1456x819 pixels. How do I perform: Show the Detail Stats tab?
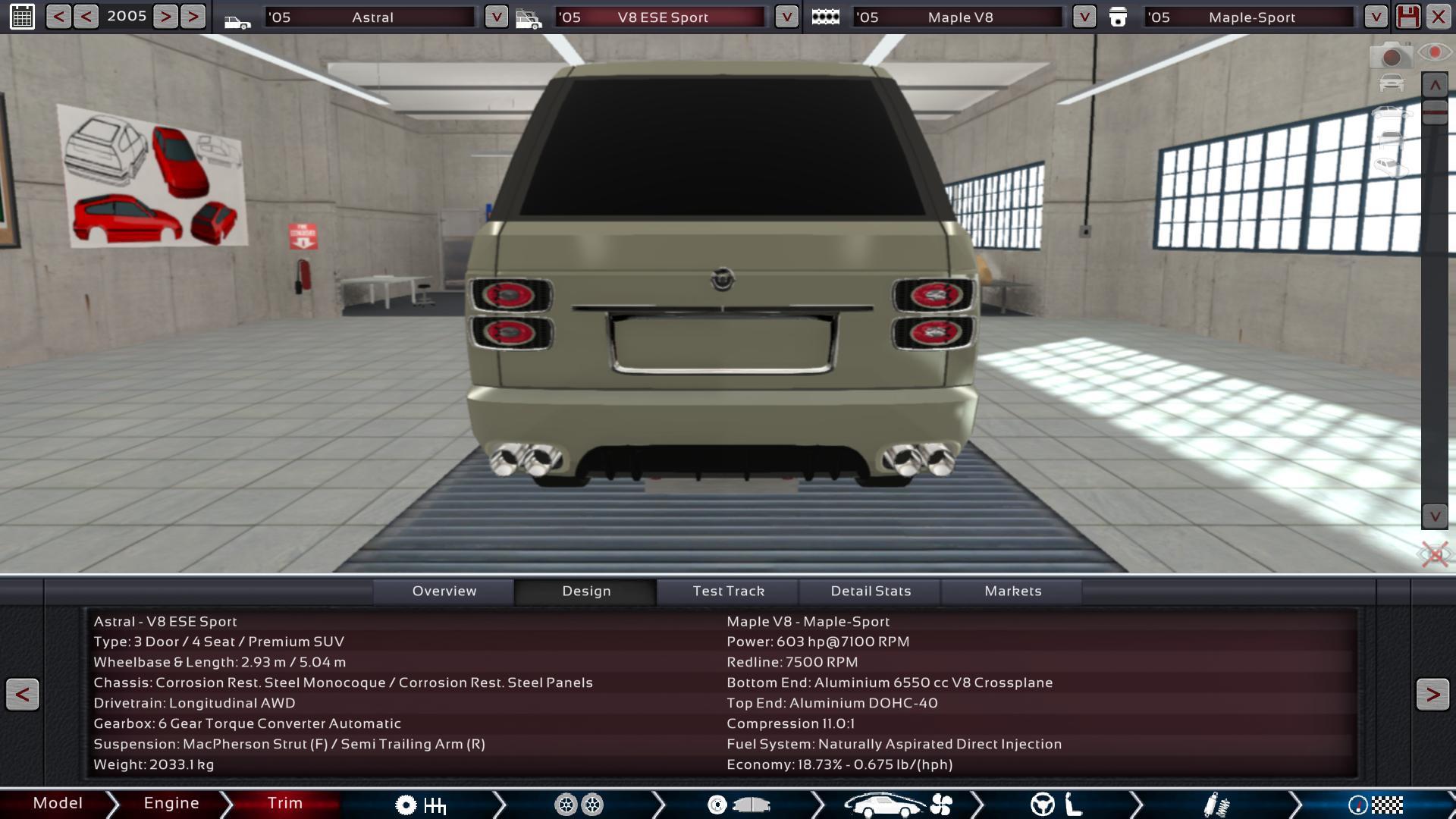click(x=871, y=591)
